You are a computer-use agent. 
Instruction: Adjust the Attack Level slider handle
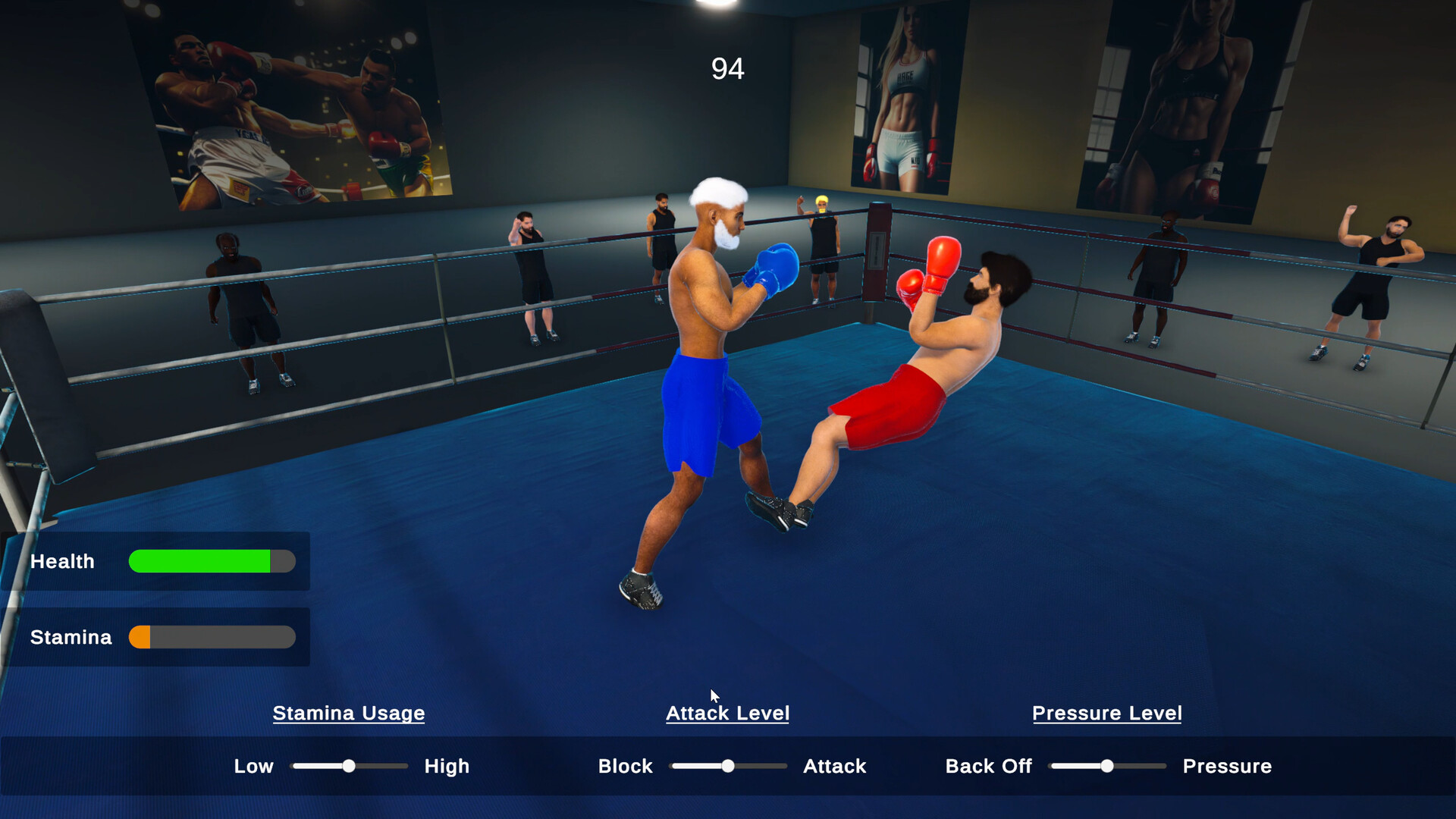click(x=728, y=766)
